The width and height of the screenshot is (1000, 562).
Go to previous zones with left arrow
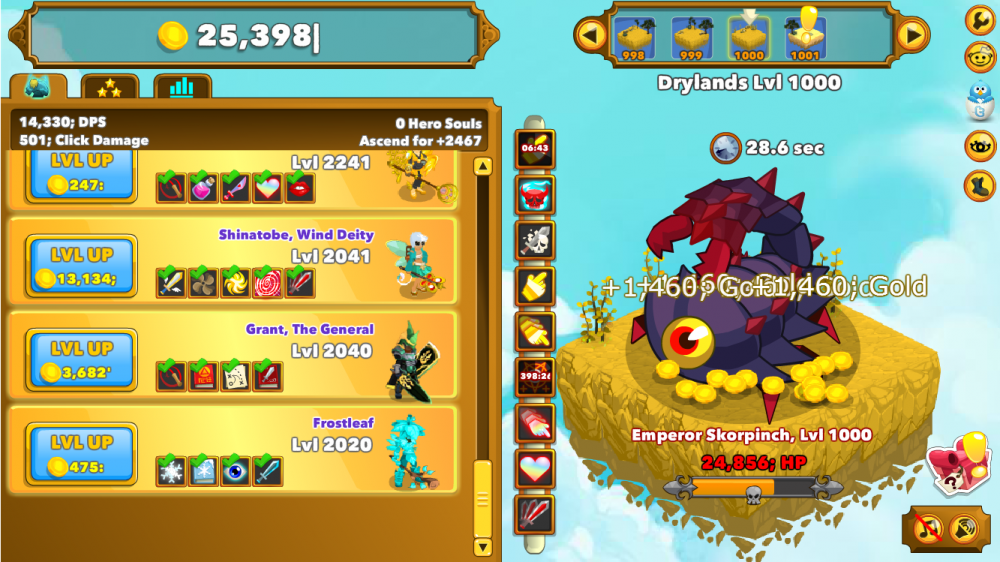[591, 36]
